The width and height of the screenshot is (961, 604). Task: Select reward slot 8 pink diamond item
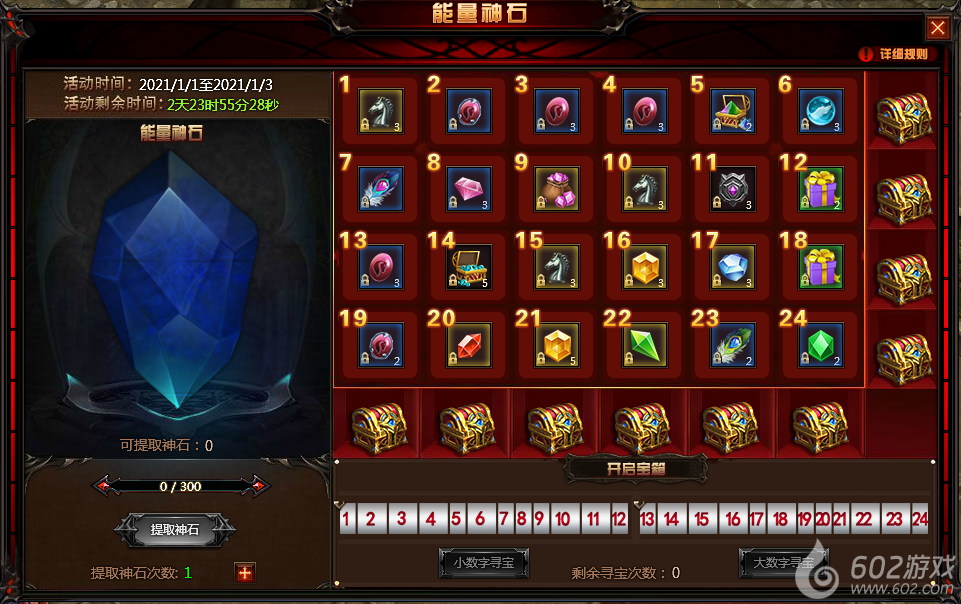pos(469,189)
